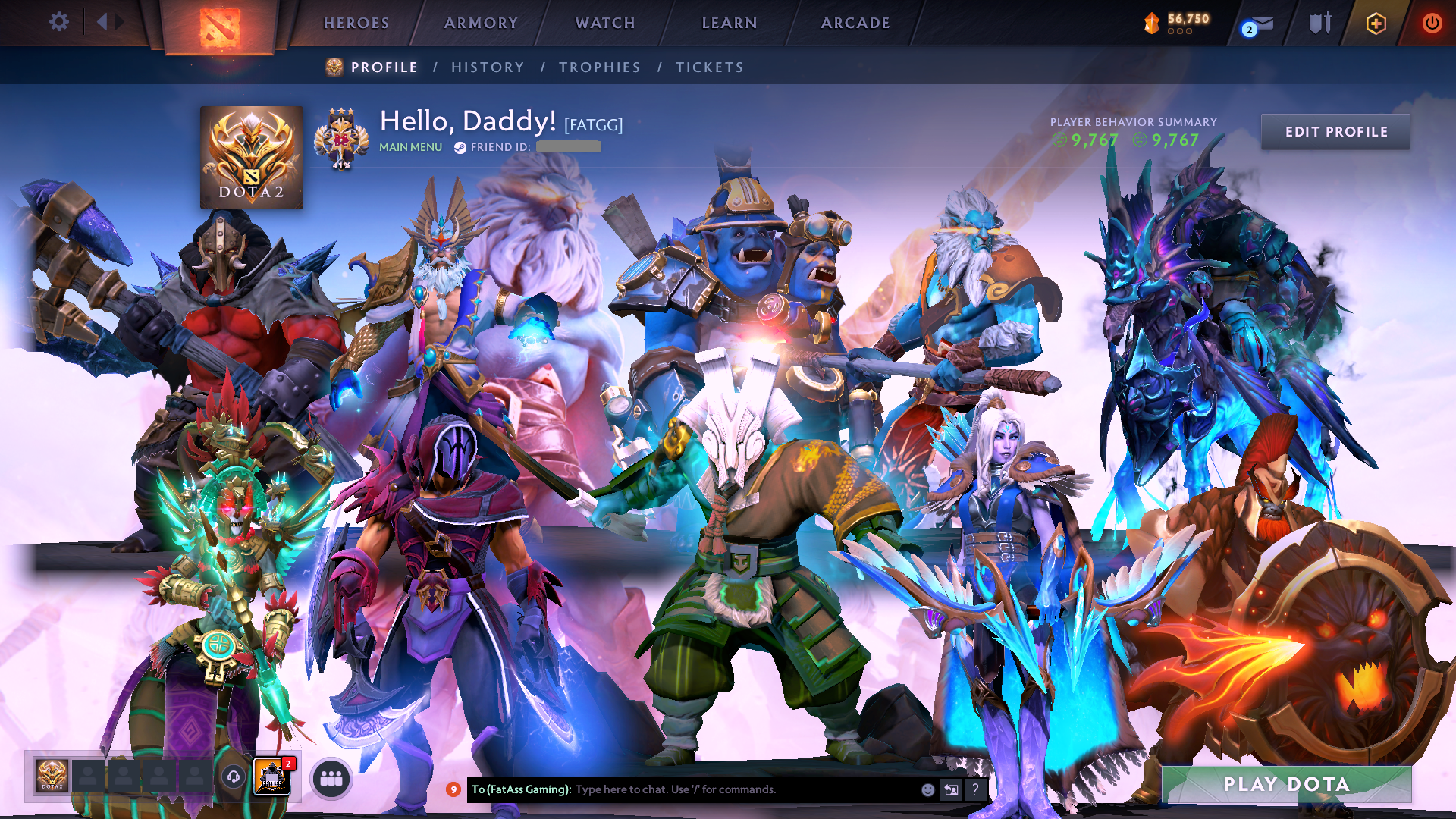The image size is (1456, 819).
Task: Switch to the History tab
Action: click(488, 67)
